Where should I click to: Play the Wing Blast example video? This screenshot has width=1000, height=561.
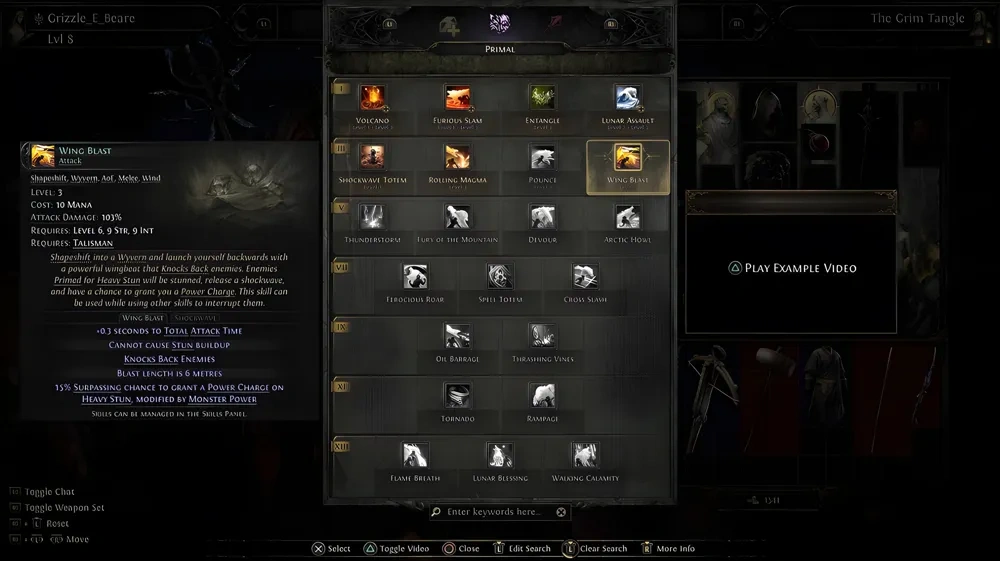click(x=791, y=268)
